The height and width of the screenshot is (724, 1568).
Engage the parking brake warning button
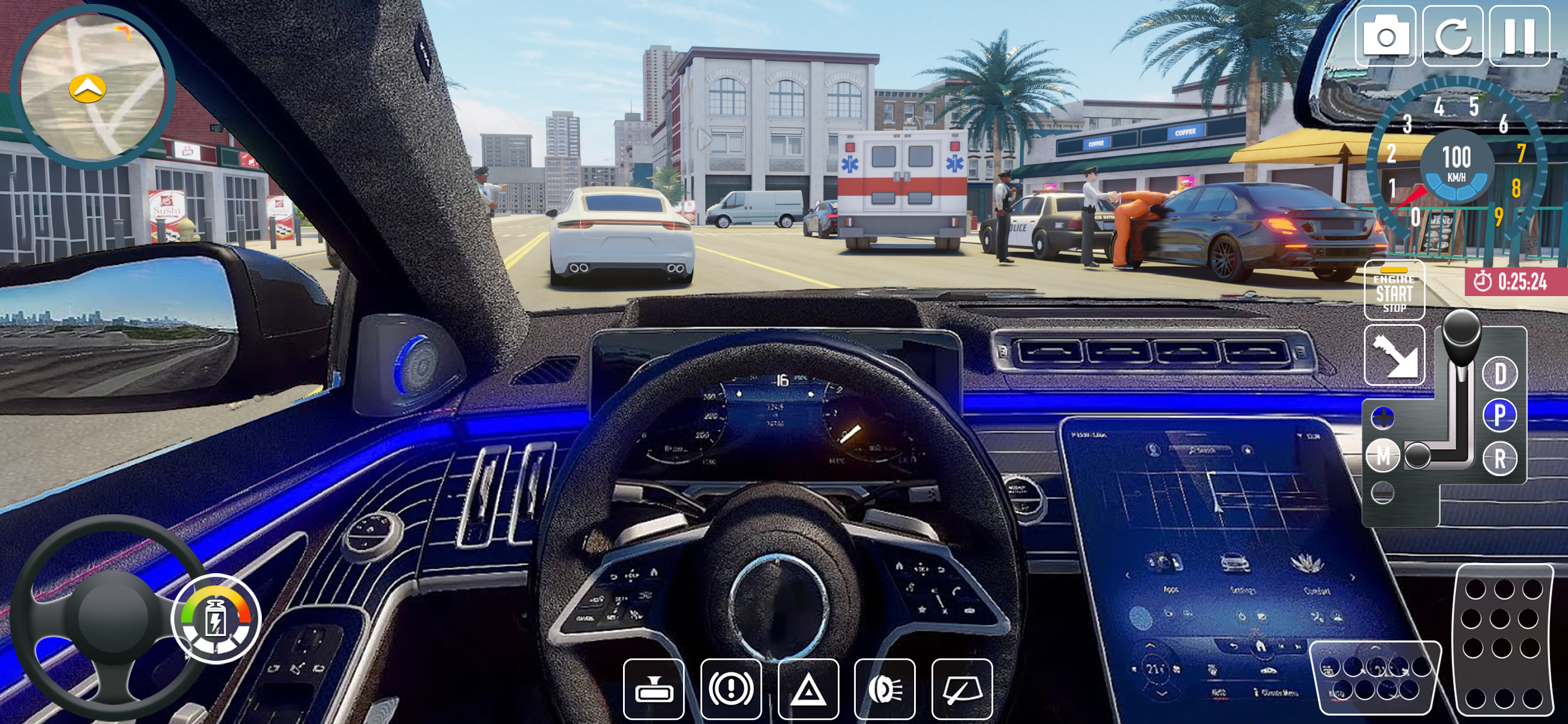[731, 690]
